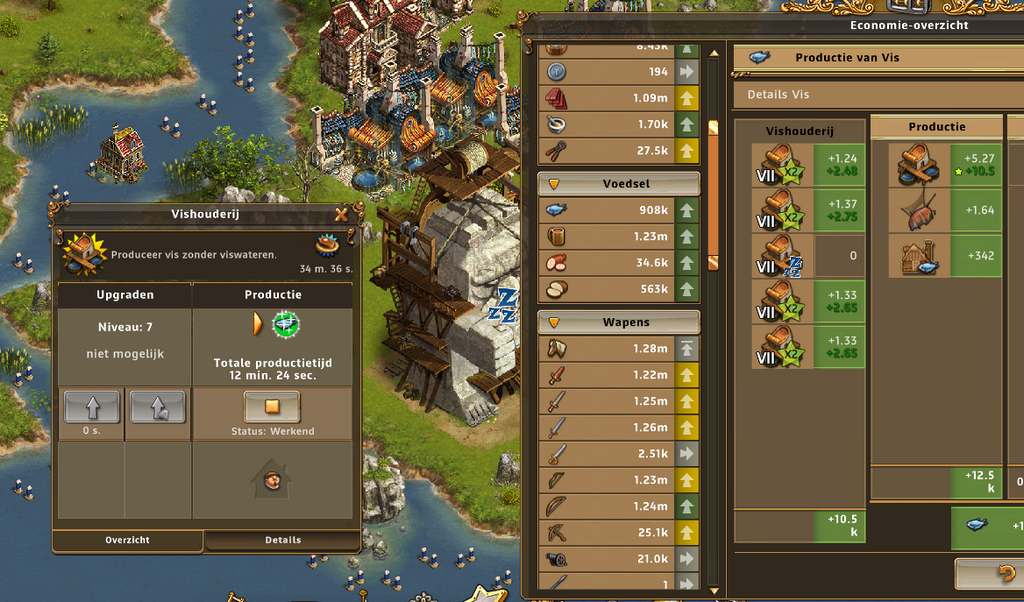Collapse the Wapens category header
The width and height of the screenshot is (1024, 602).
(x=619, y=323)
